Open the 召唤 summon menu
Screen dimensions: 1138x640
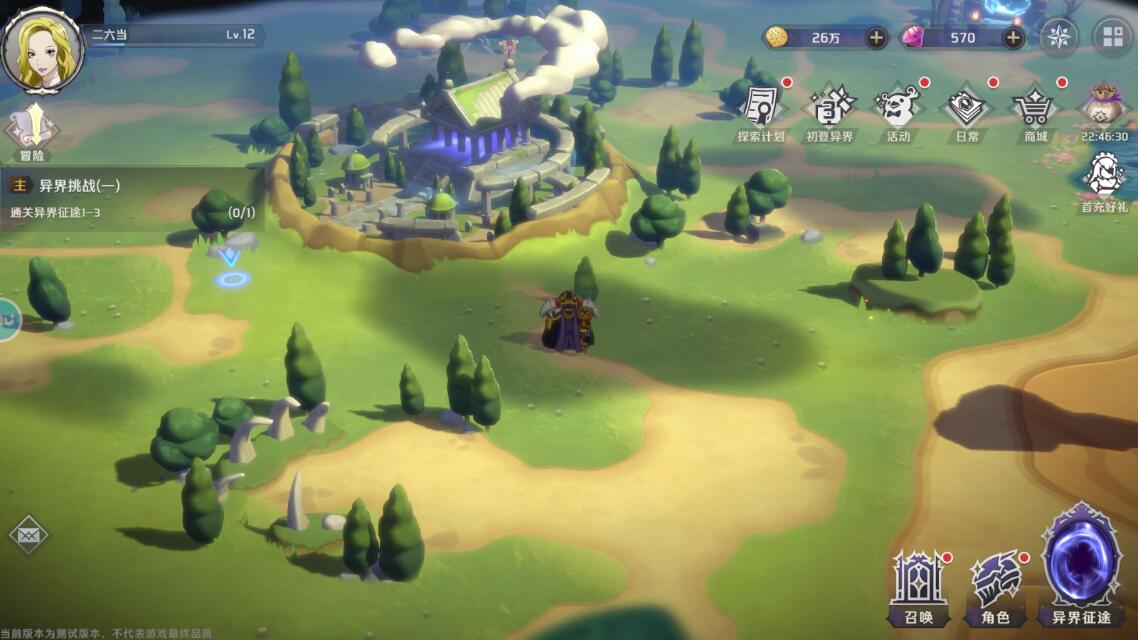[919, 587]
